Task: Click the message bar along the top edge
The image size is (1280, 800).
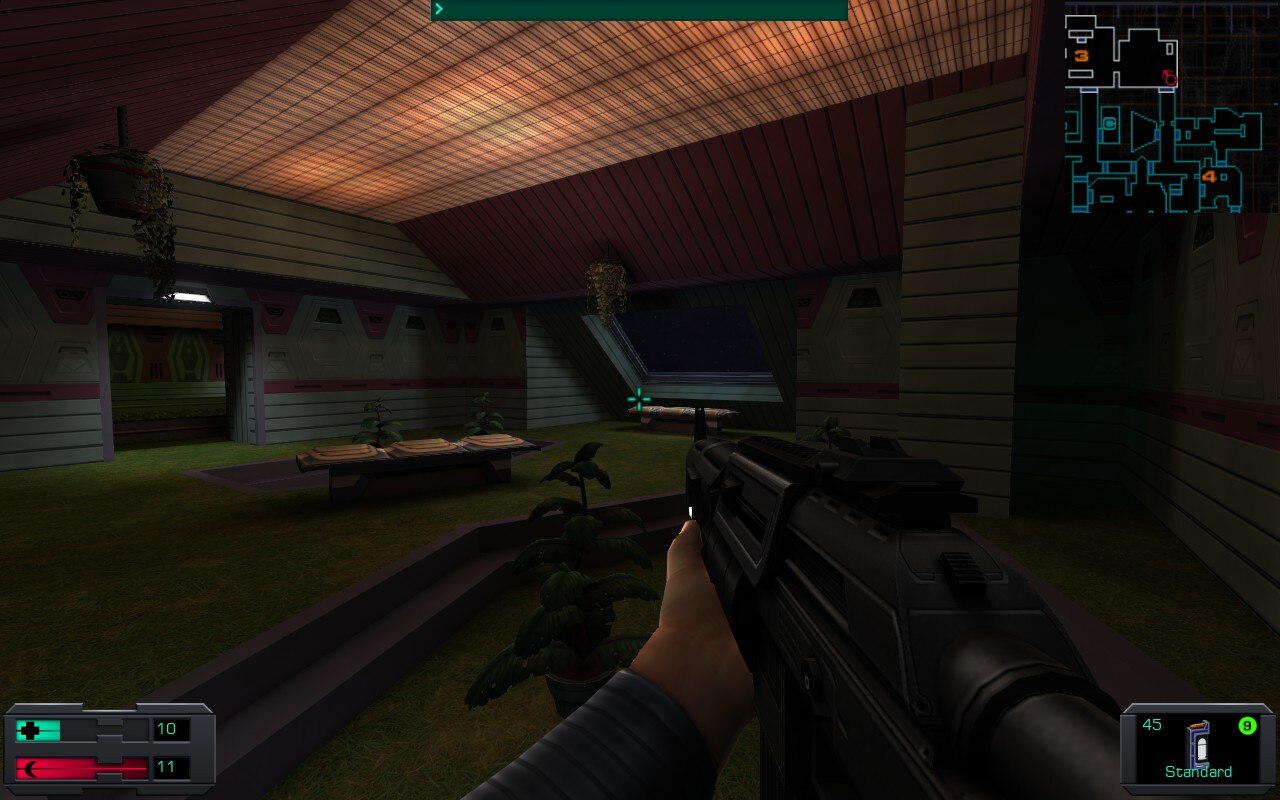Action: tap(640, 10)
